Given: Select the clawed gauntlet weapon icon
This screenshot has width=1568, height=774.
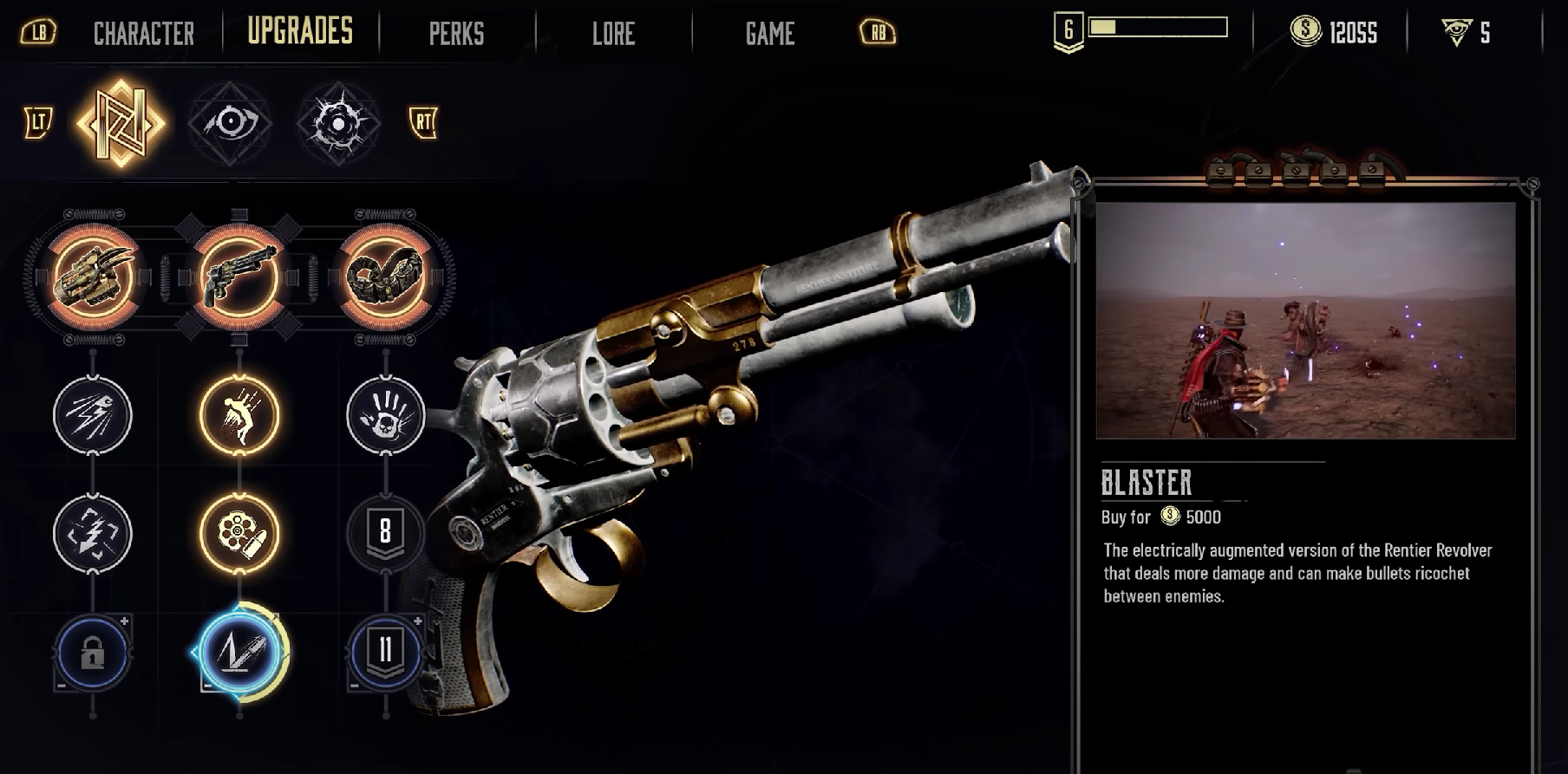Looking at the screenshot, I should coord(93,277).
